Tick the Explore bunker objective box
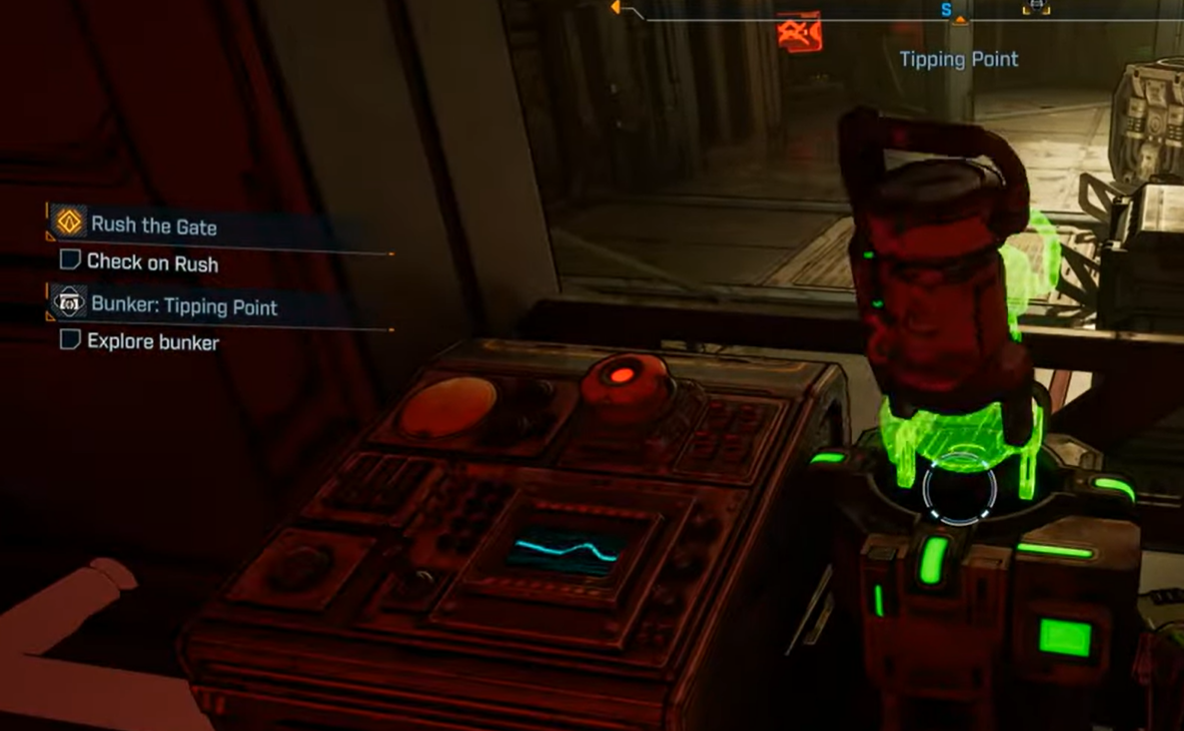This screenshot has width=1184, height=731. pyautogui.click(x=70, y=340)
